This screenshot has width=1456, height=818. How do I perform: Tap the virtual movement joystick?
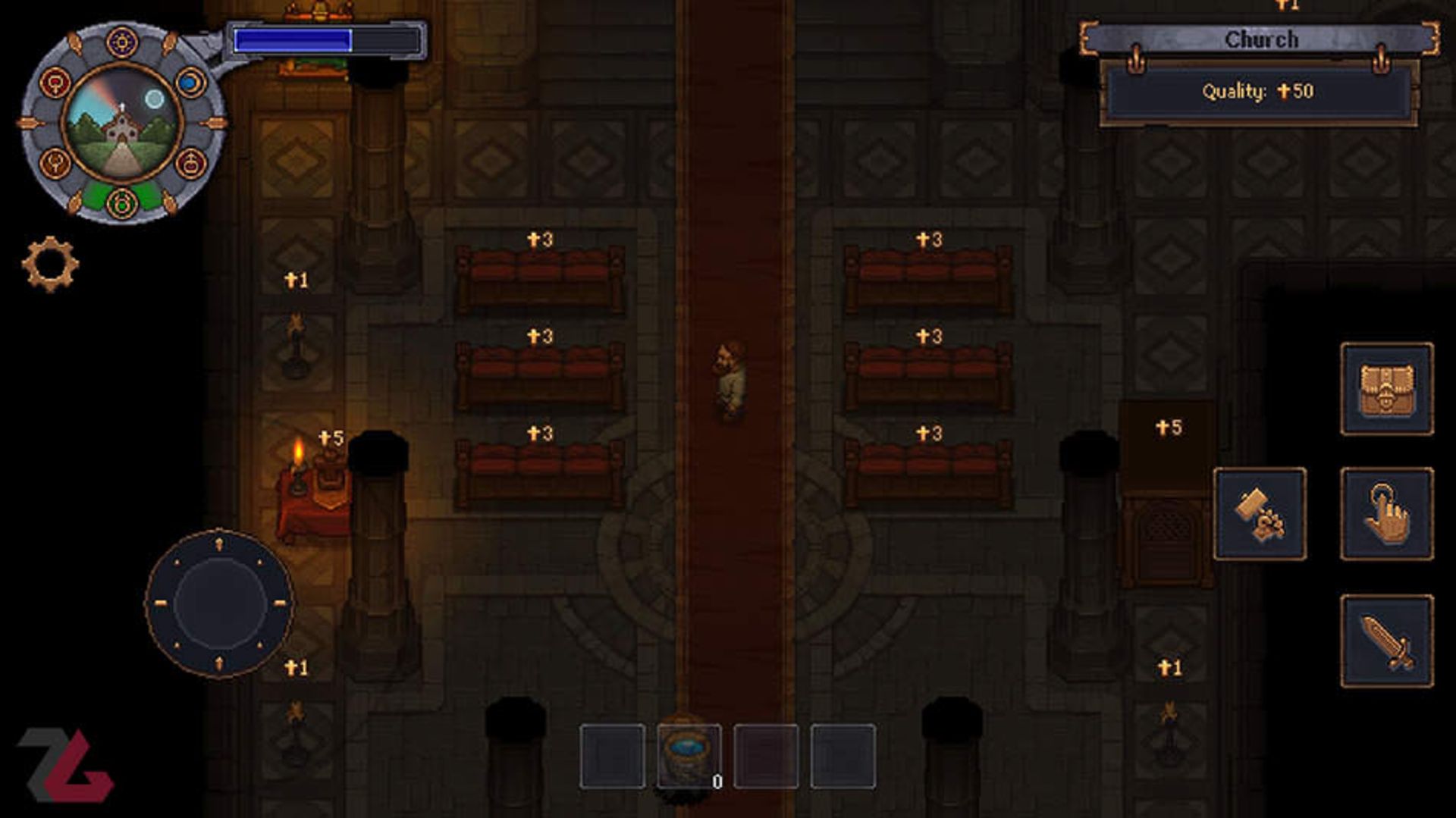(x=221, y=603)
